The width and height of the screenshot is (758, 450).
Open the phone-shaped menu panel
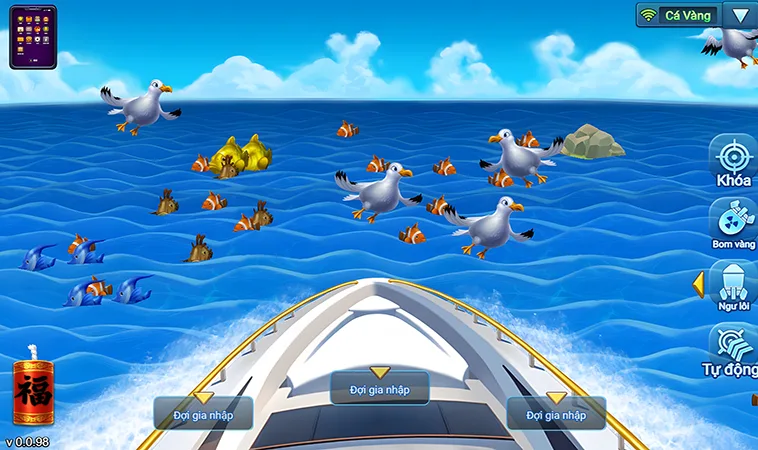tap(33, 37)
